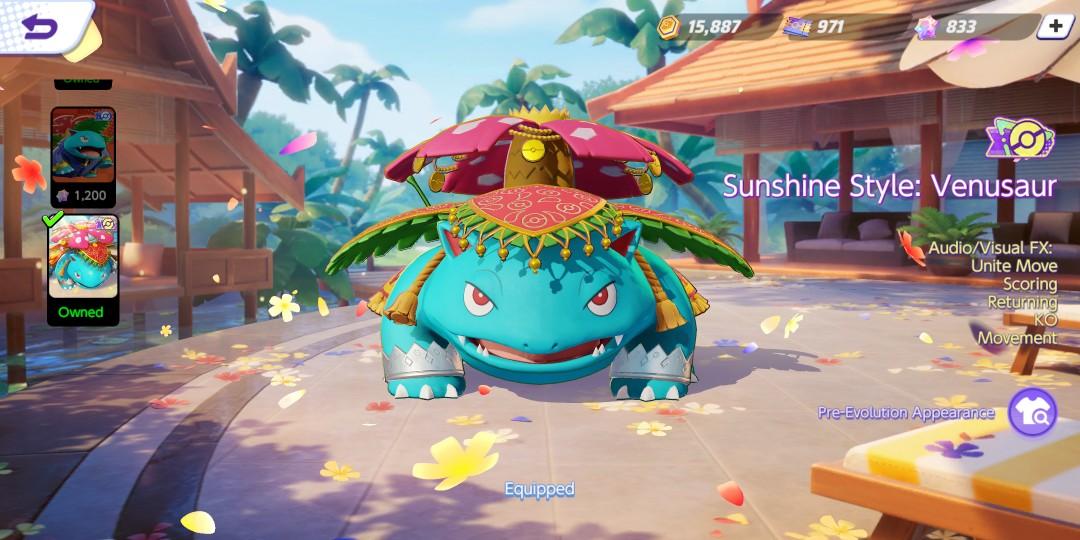Add more gems with the plus button
Image resolution: width=1080 pixels, height=540 pixels.
coord(1054,27)
